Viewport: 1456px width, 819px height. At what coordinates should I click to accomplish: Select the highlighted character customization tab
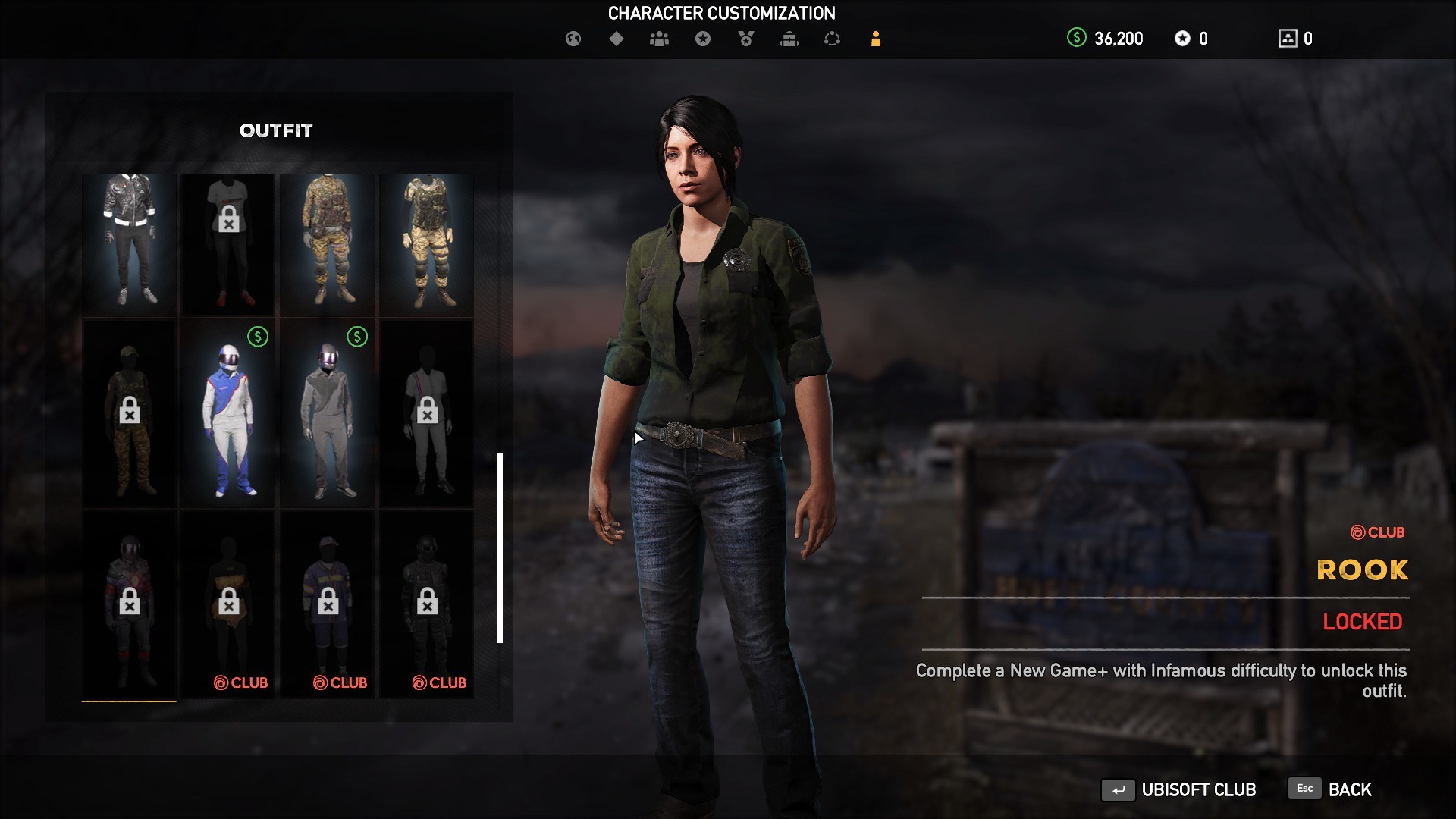click(x=875, y=39)
